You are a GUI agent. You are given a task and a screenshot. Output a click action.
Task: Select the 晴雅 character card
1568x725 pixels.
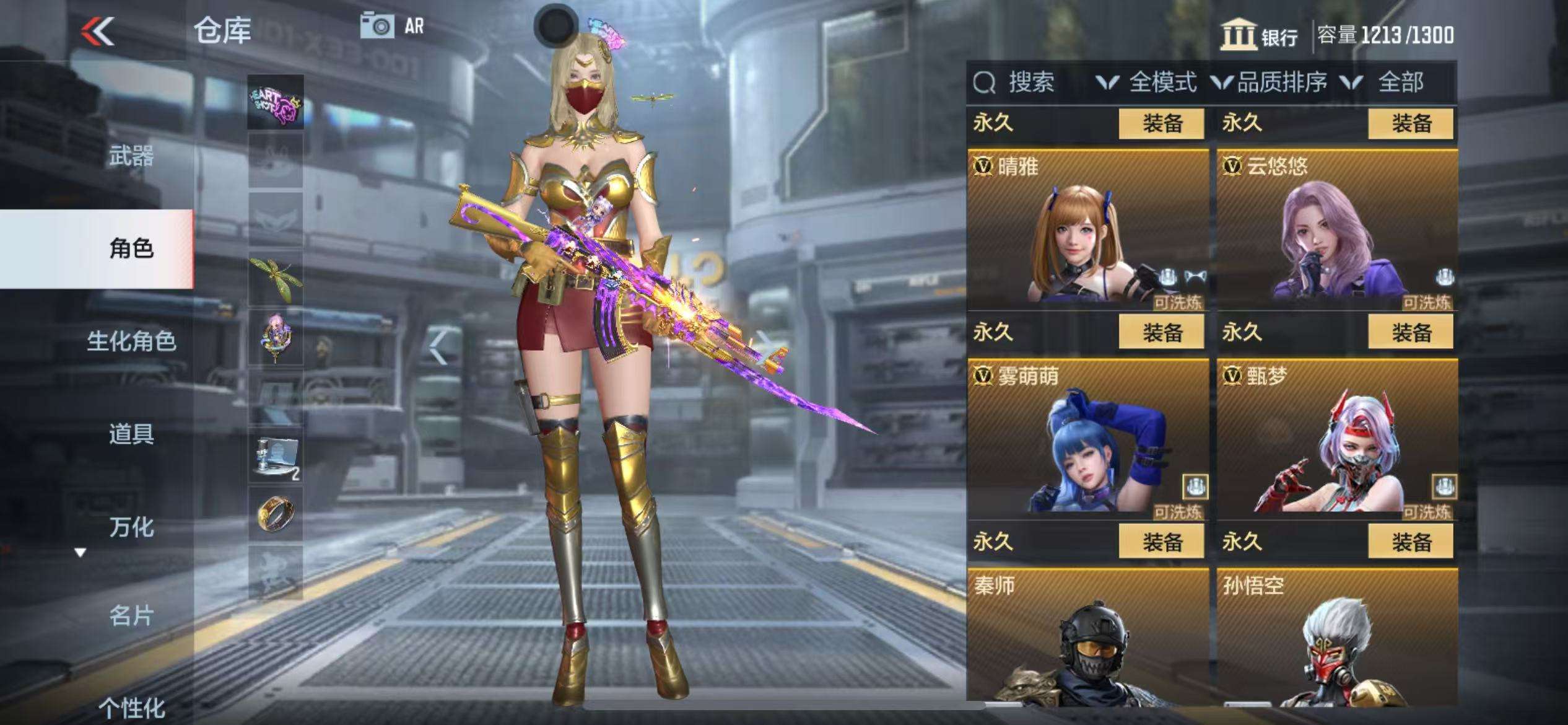tap(1087, 229)
